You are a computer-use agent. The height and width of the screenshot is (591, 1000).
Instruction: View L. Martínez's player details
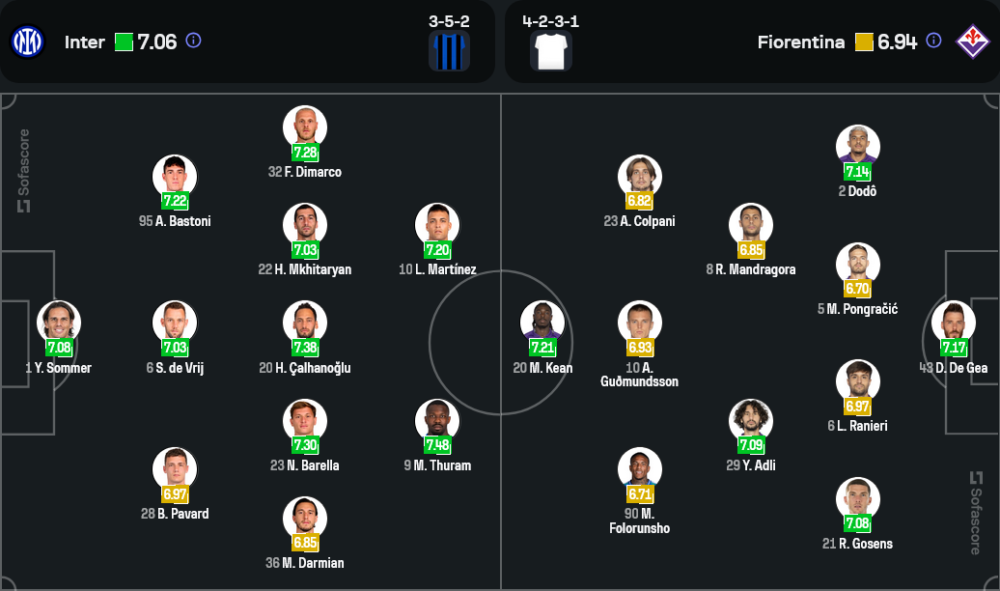pos(437,226)
